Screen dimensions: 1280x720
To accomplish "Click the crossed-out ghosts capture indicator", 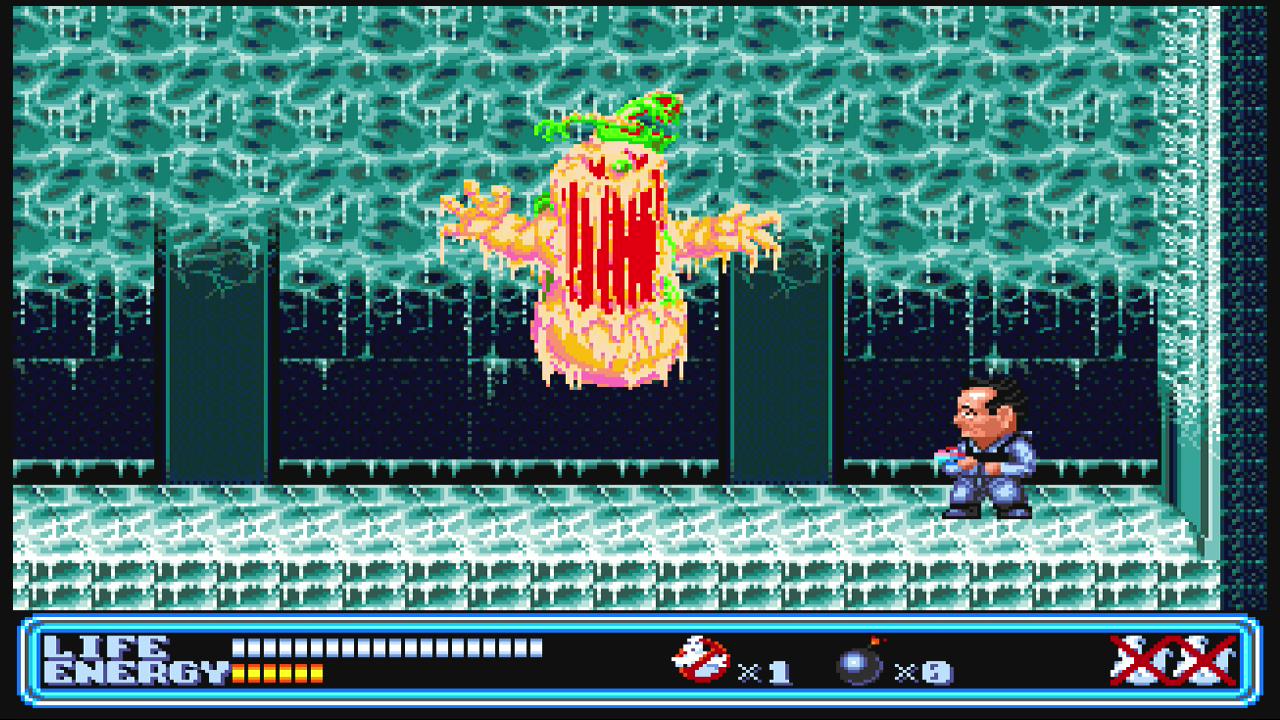I will (1174, 660).
